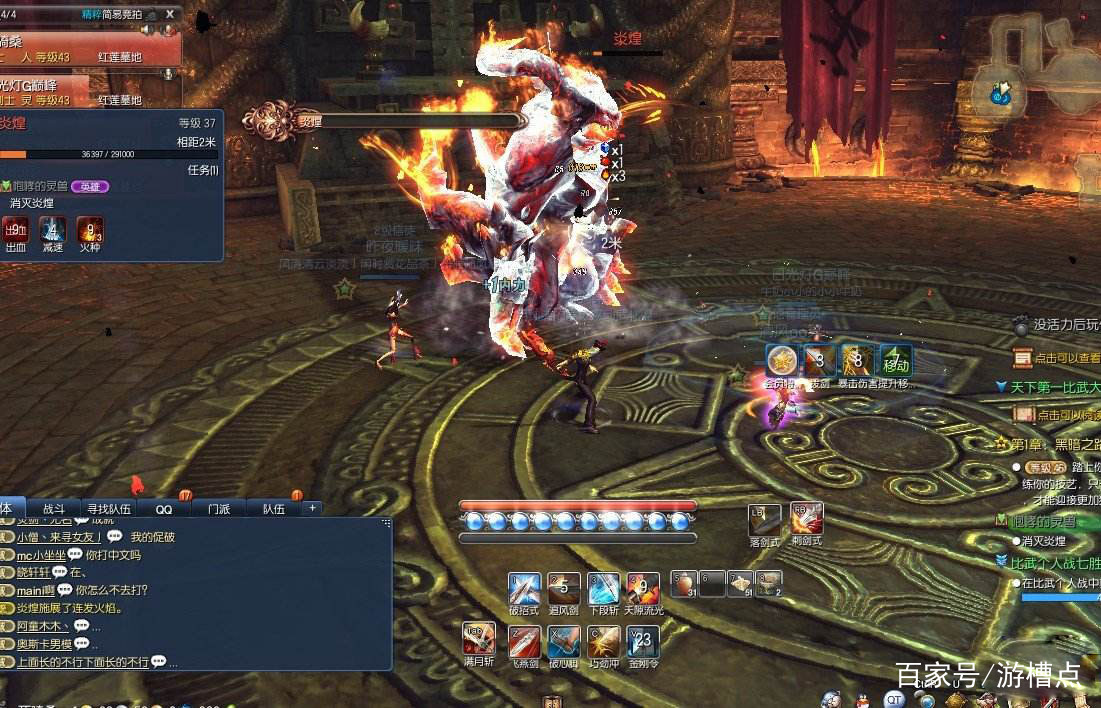Trigger the 下段斩 skill
The image size is (1101, 708).
coord(603,588)
